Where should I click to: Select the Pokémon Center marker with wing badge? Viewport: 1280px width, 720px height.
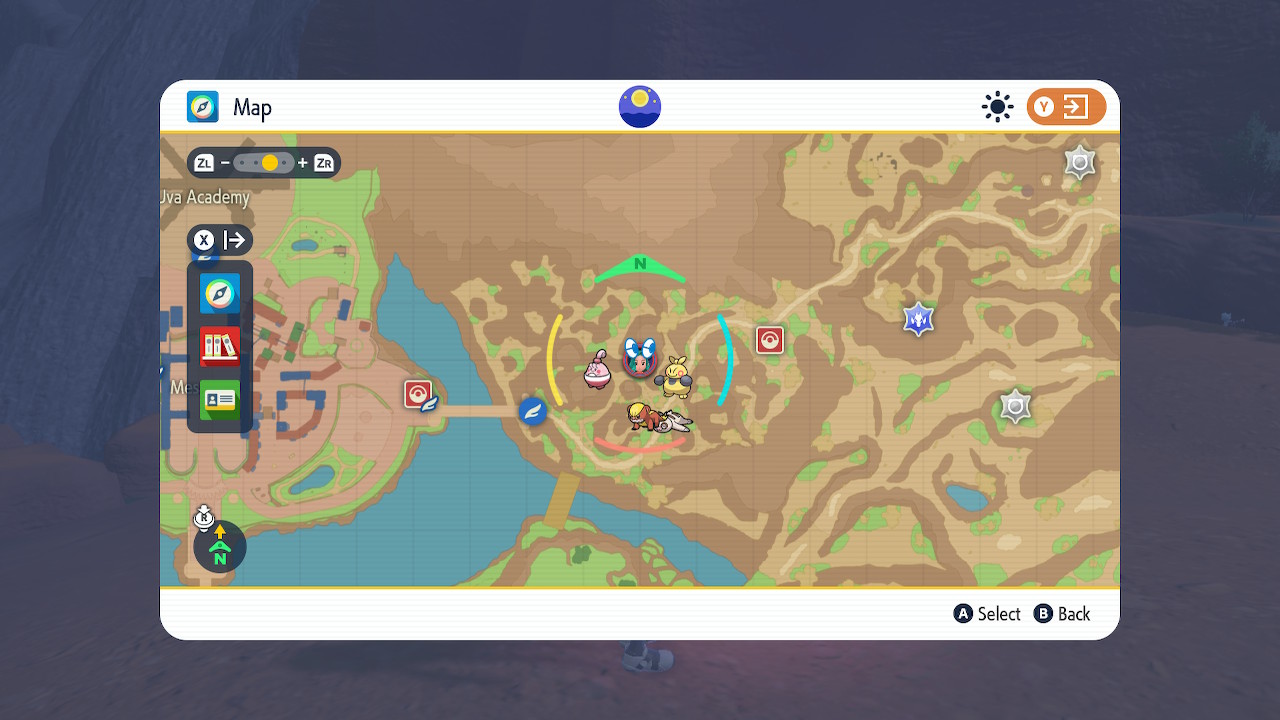point(419,395)
